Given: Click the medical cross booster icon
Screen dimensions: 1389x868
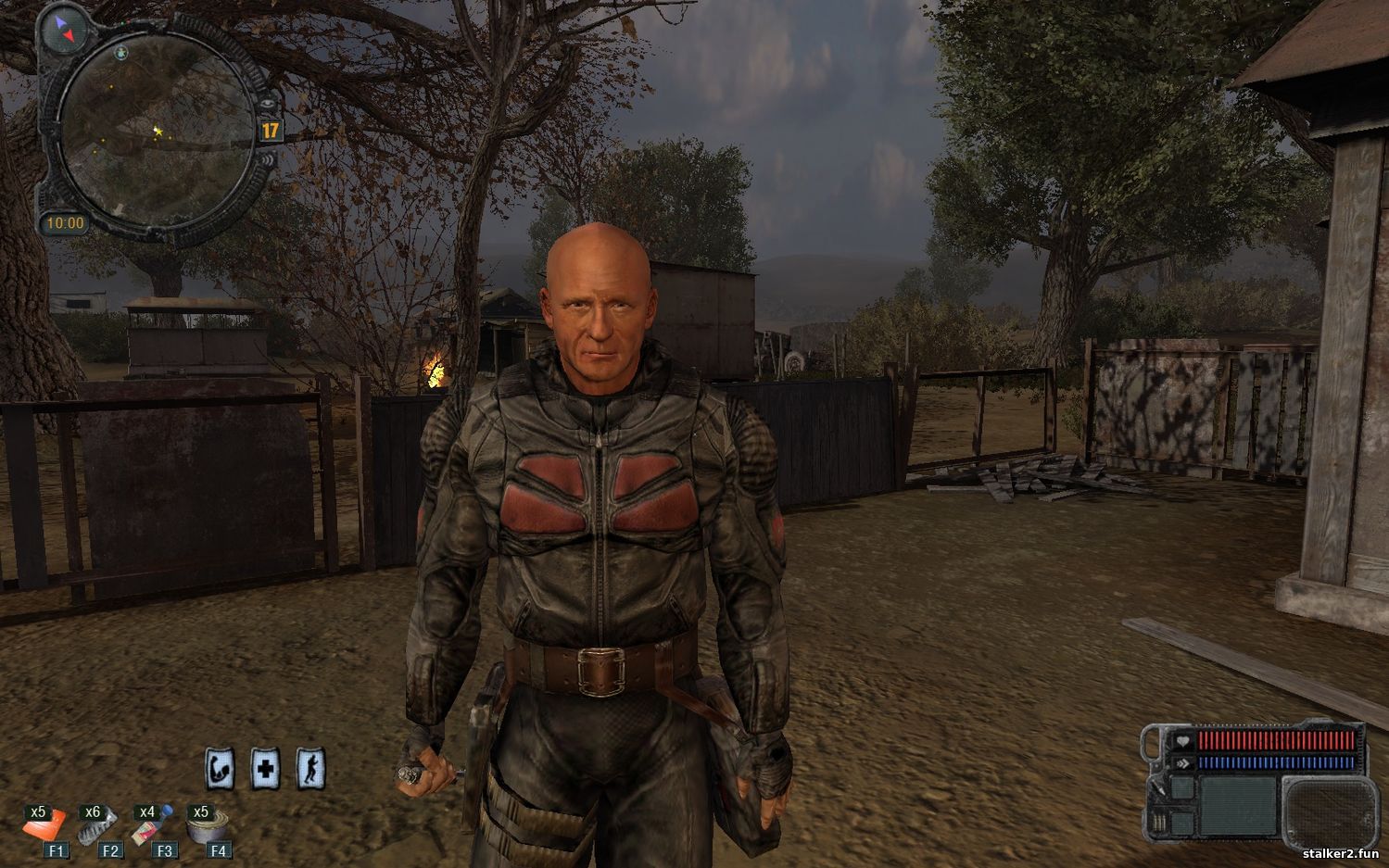Looking at the screenshot, I should pos(265,769).
